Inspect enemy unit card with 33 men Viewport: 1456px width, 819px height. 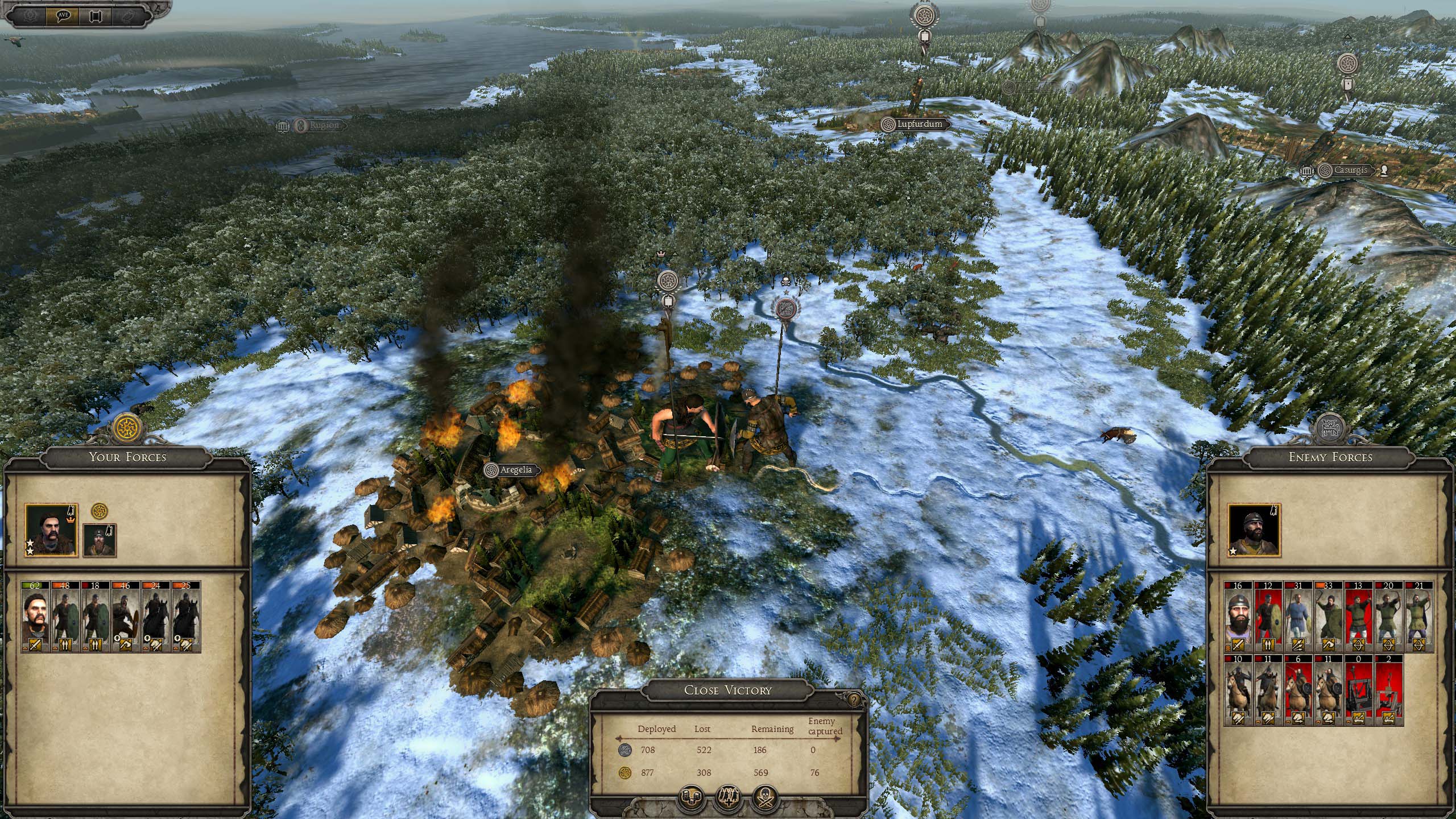(1329, 617)
